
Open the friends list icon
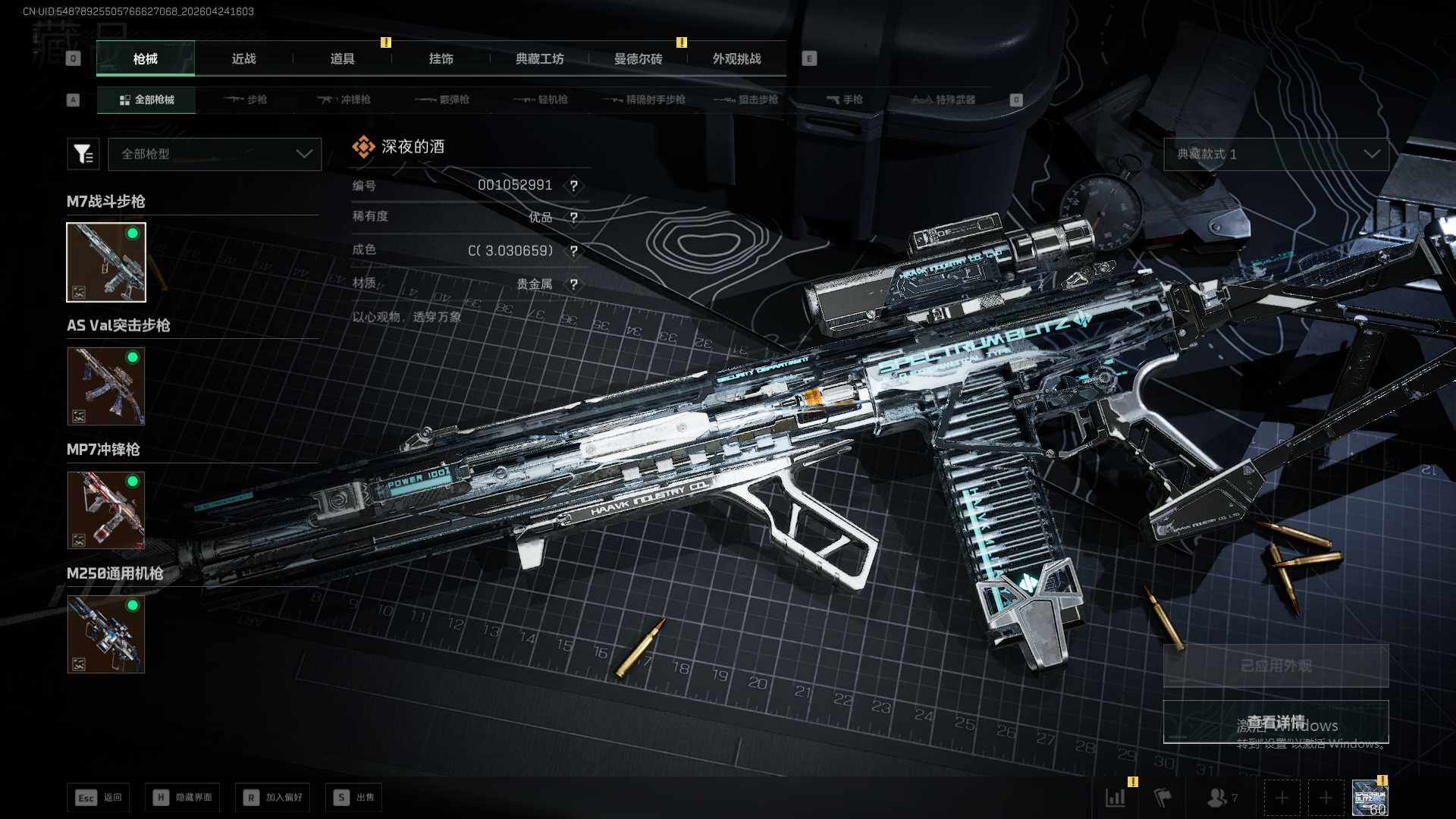(1220, 798)
